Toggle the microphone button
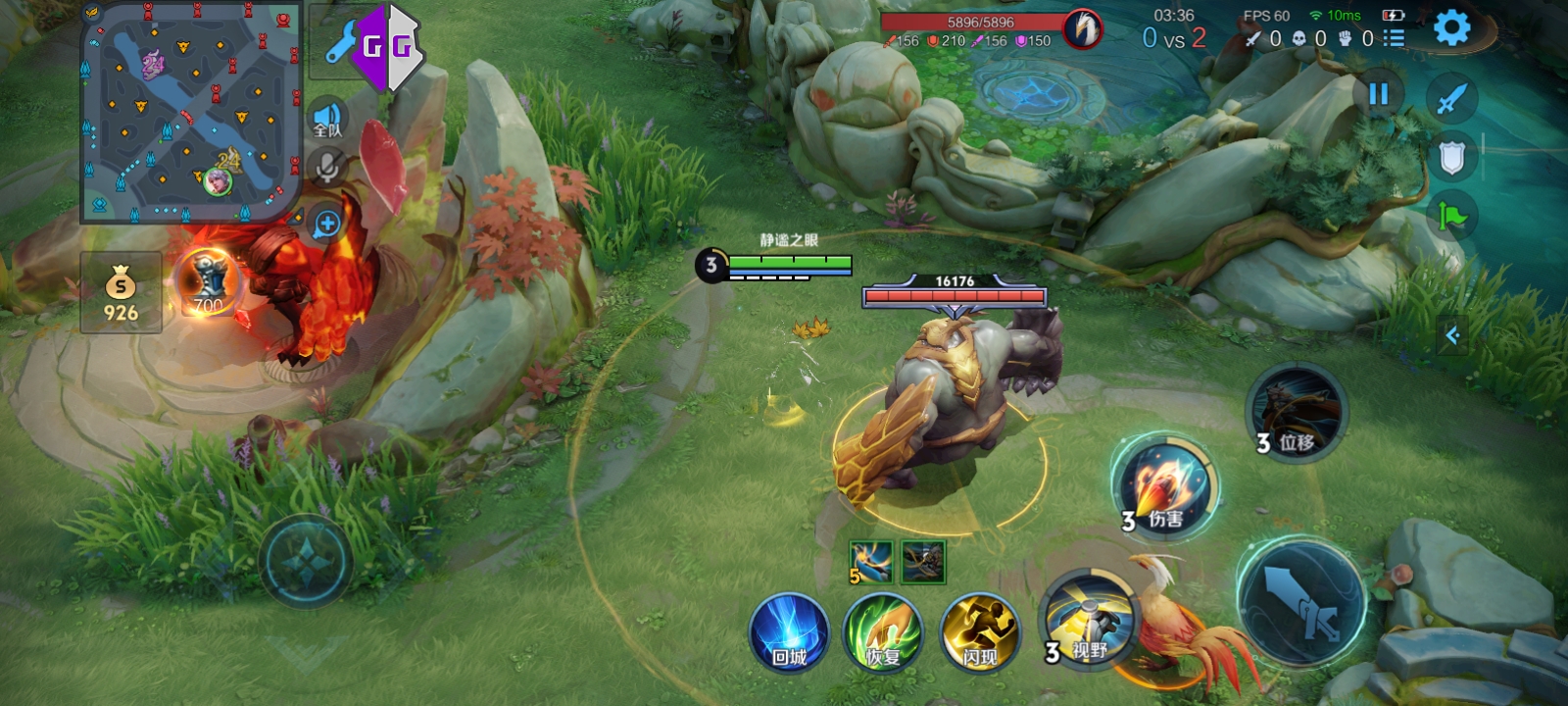Screen dimensions: 1568x706 (x=327, y=168)
